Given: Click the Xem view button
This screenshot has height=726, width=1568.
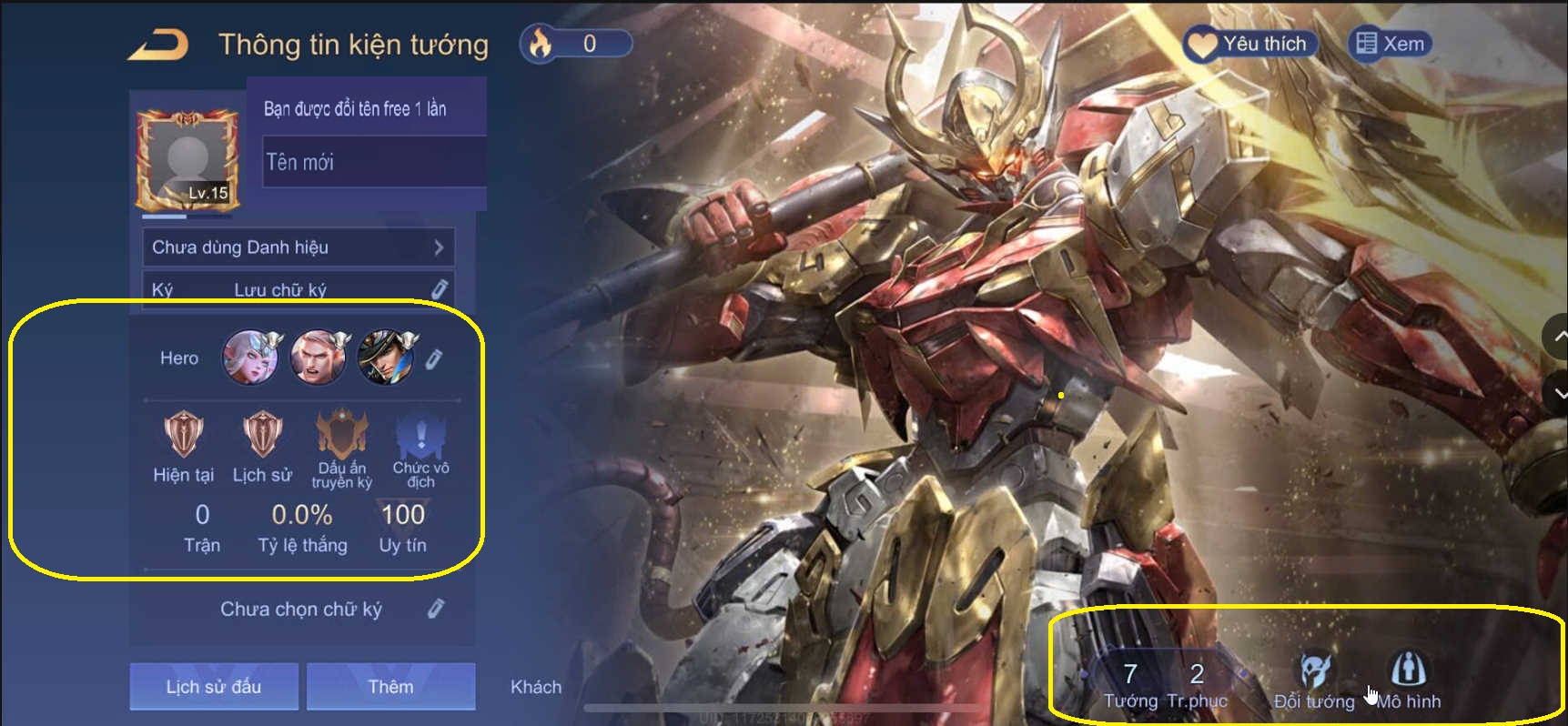Looking at the screenshot, I should coord(1390,42).
